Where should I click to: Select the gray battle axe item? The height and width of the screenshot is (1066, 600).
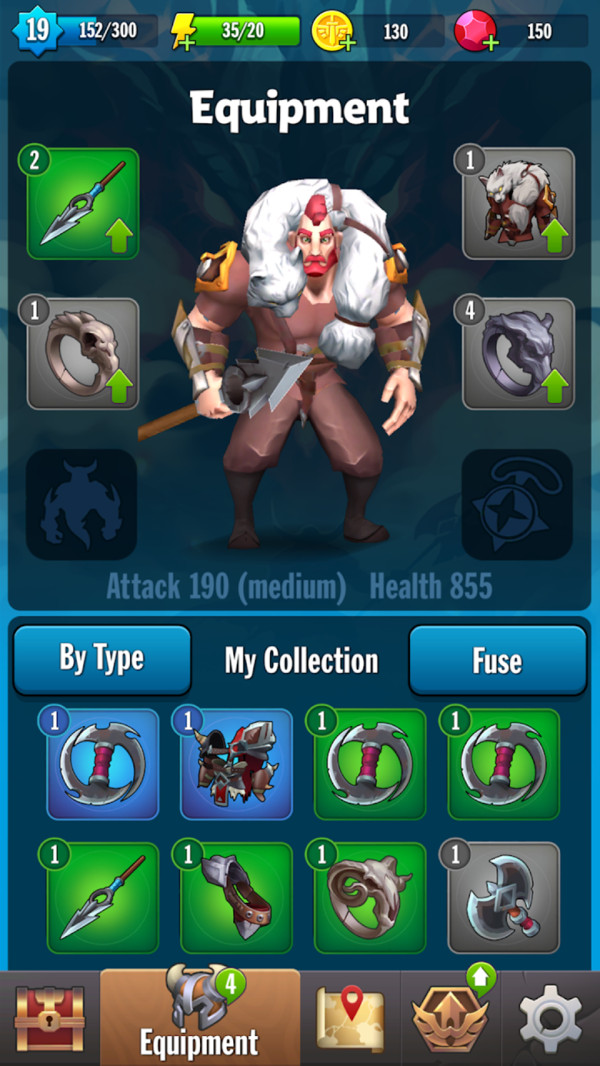point(504,897)
